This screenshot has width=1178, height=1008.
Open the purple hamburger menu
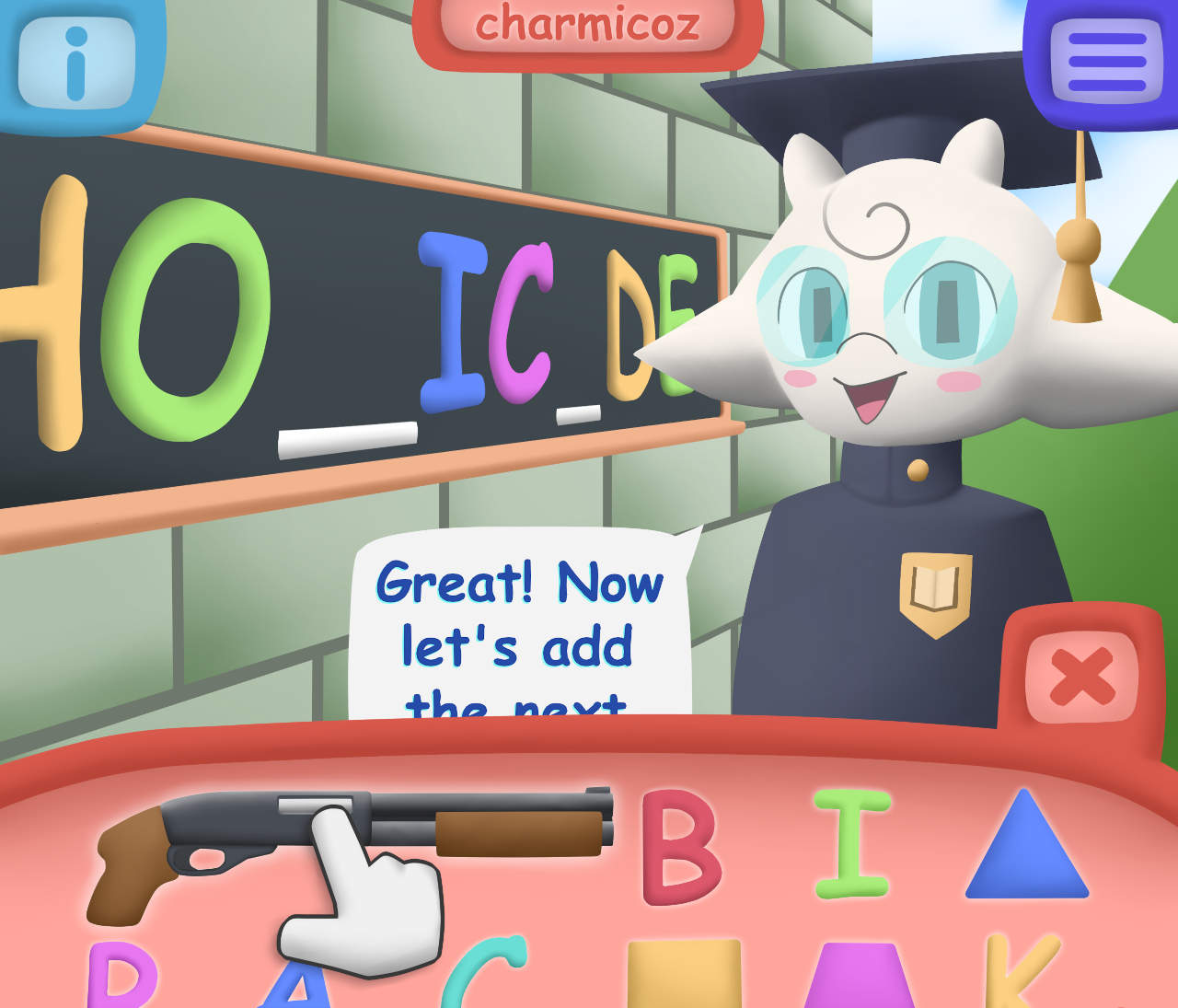1105,62
